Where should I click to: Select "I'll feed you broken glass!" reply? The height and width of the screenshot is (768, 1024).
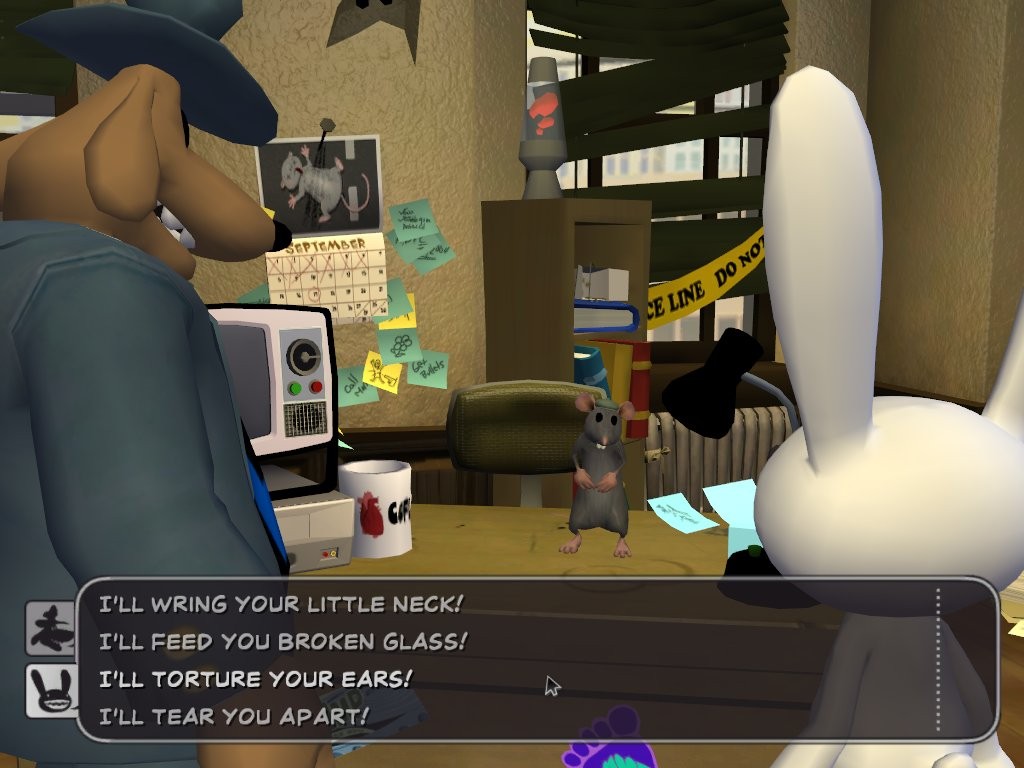pyautogui.click(x=283, y=641)
